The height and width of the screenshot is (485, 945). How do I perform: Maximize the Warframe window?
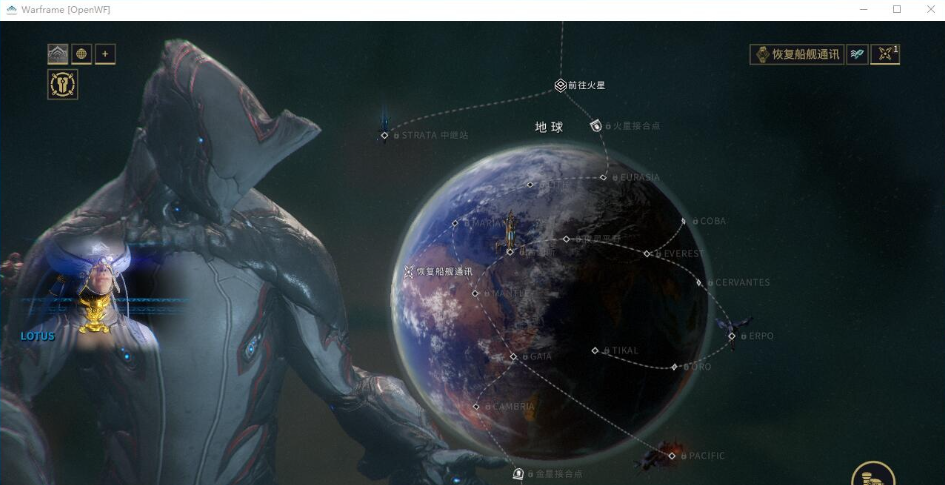point(897,9)
